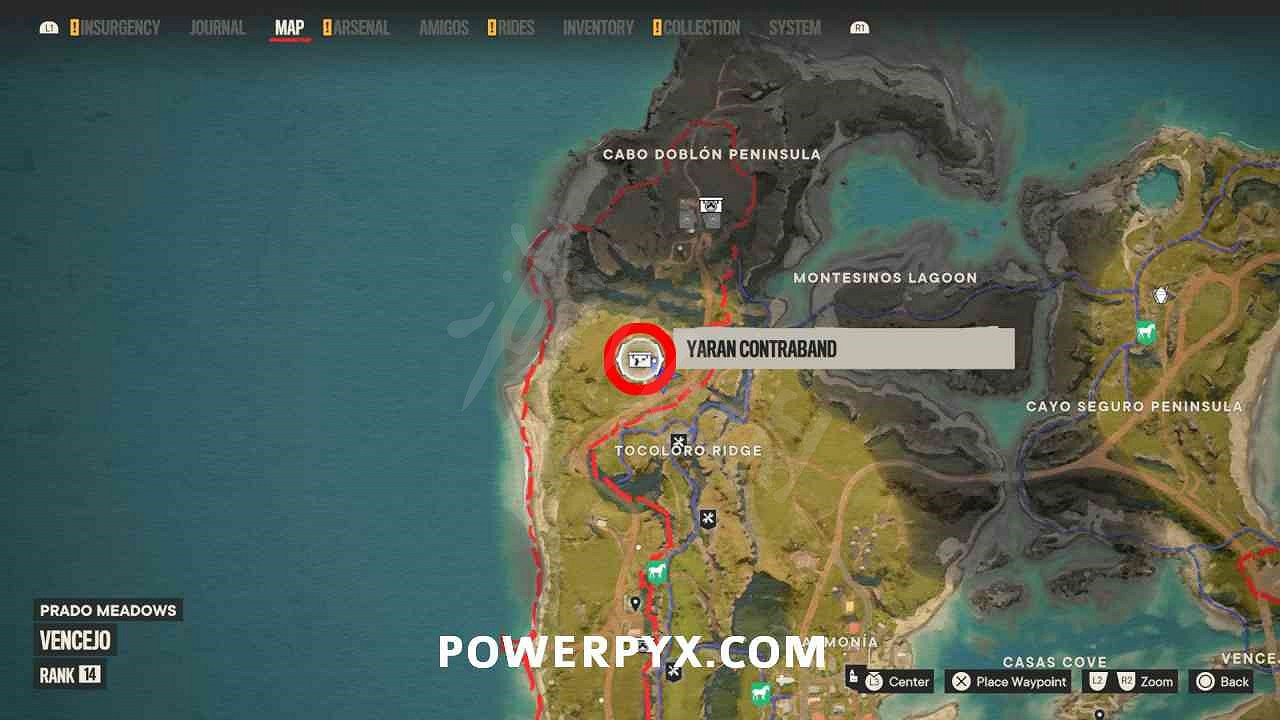This screenshot has height=720, width=1280.
Task: Switch to the Journal tab
Action: click(x=217, y=28)
